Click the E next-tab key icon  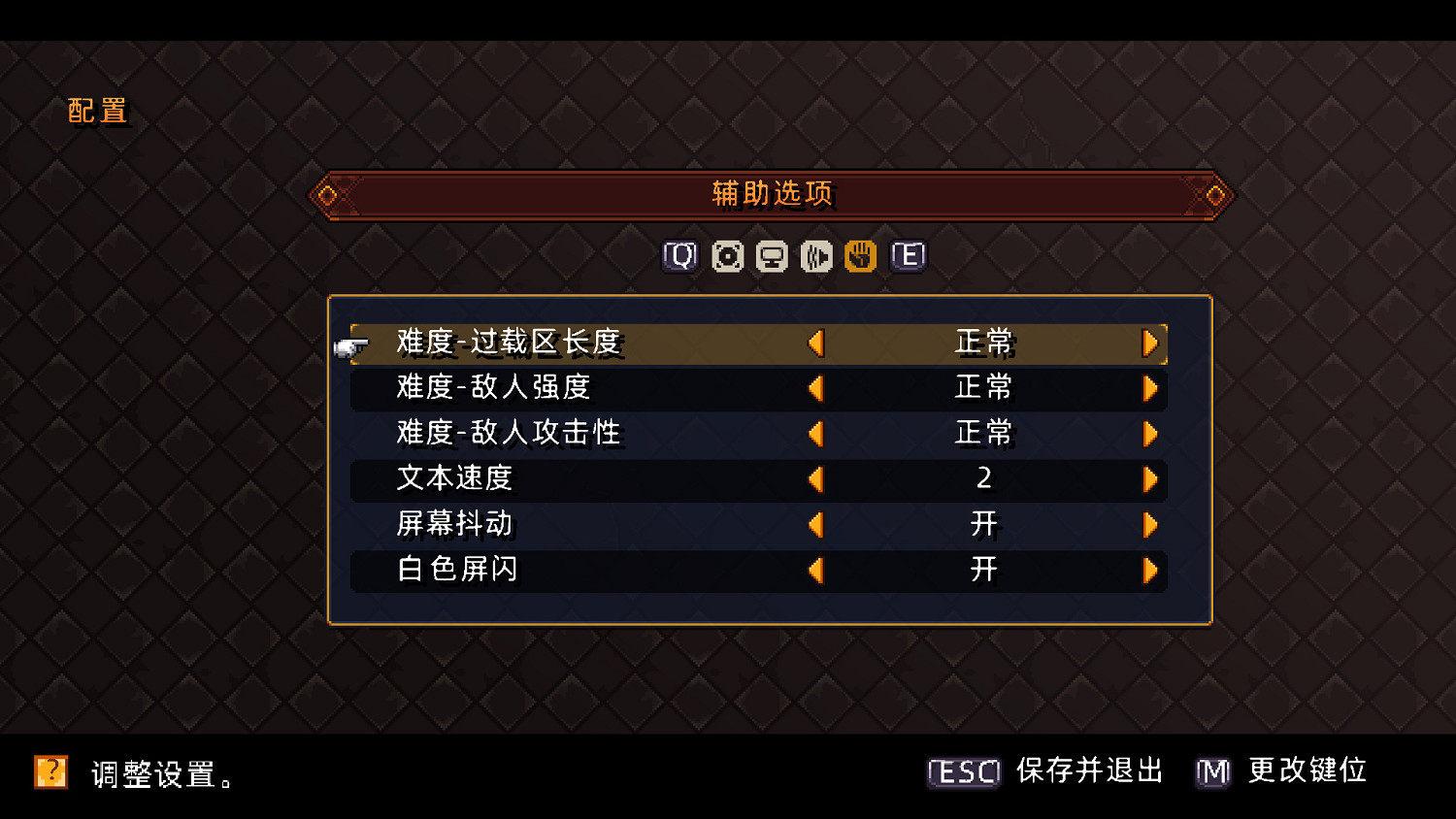[908, 256]
